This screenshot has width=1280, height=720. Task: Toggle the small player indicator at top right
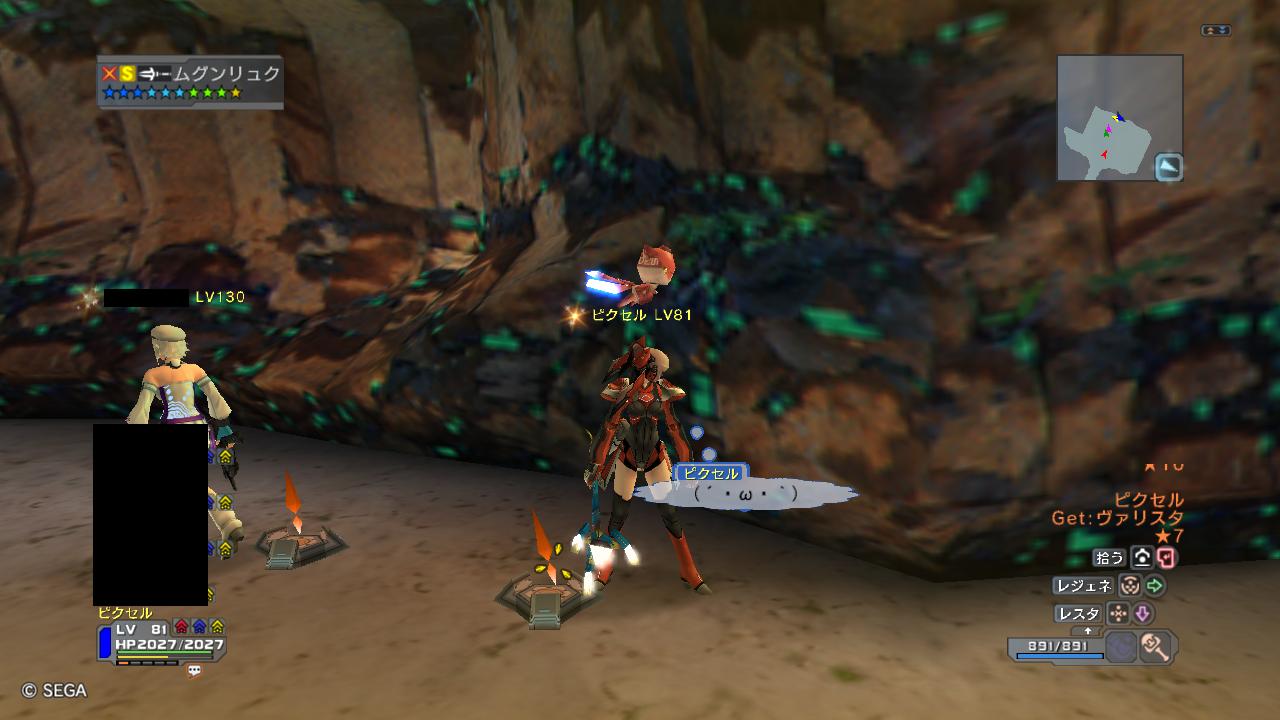pyautogui.click(x=1216, y=31)
